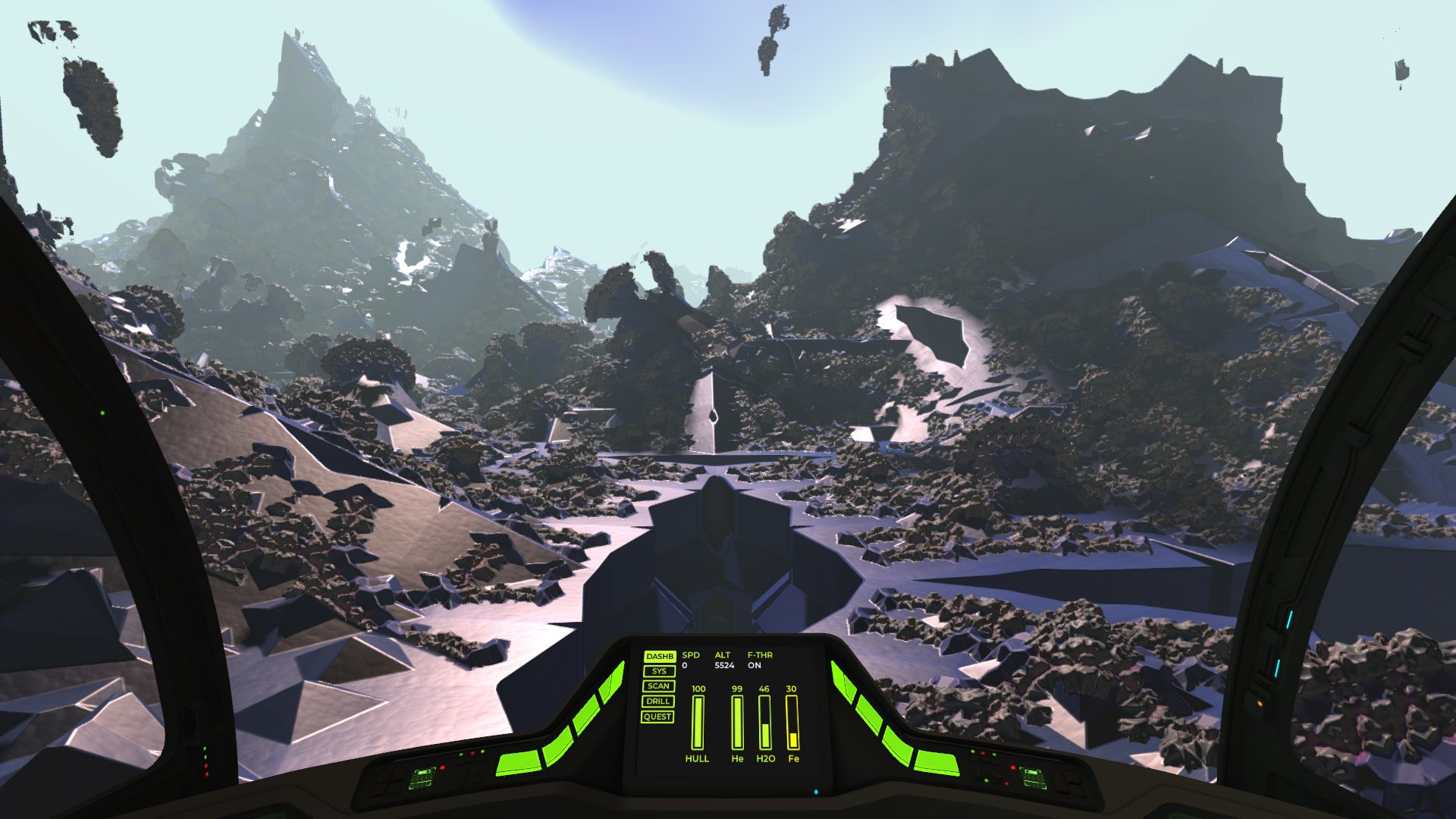This screenshot has width=1456, height=819.
Task: Click the red indicator lamp on the right console
Action: 1013,767
